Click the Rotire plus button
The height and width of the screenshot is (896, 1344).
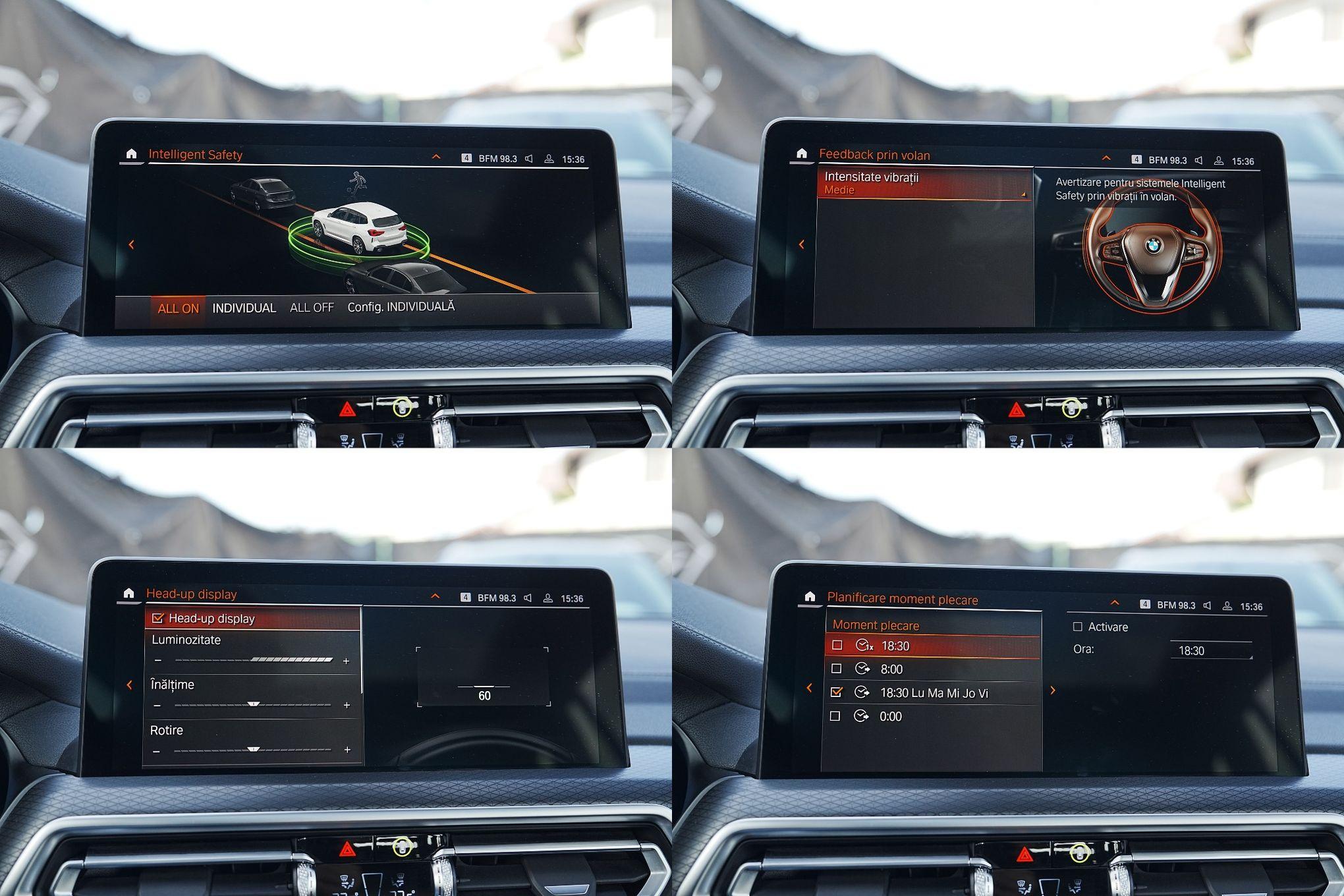[347, 750]
